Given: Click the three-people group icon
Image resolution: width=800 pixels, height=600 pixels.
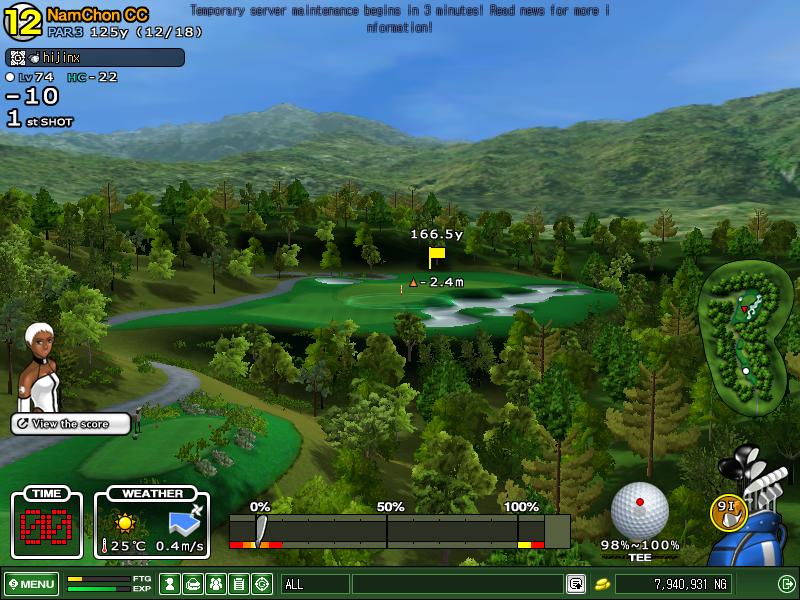Looking at the screenshot, I should 216,584.
